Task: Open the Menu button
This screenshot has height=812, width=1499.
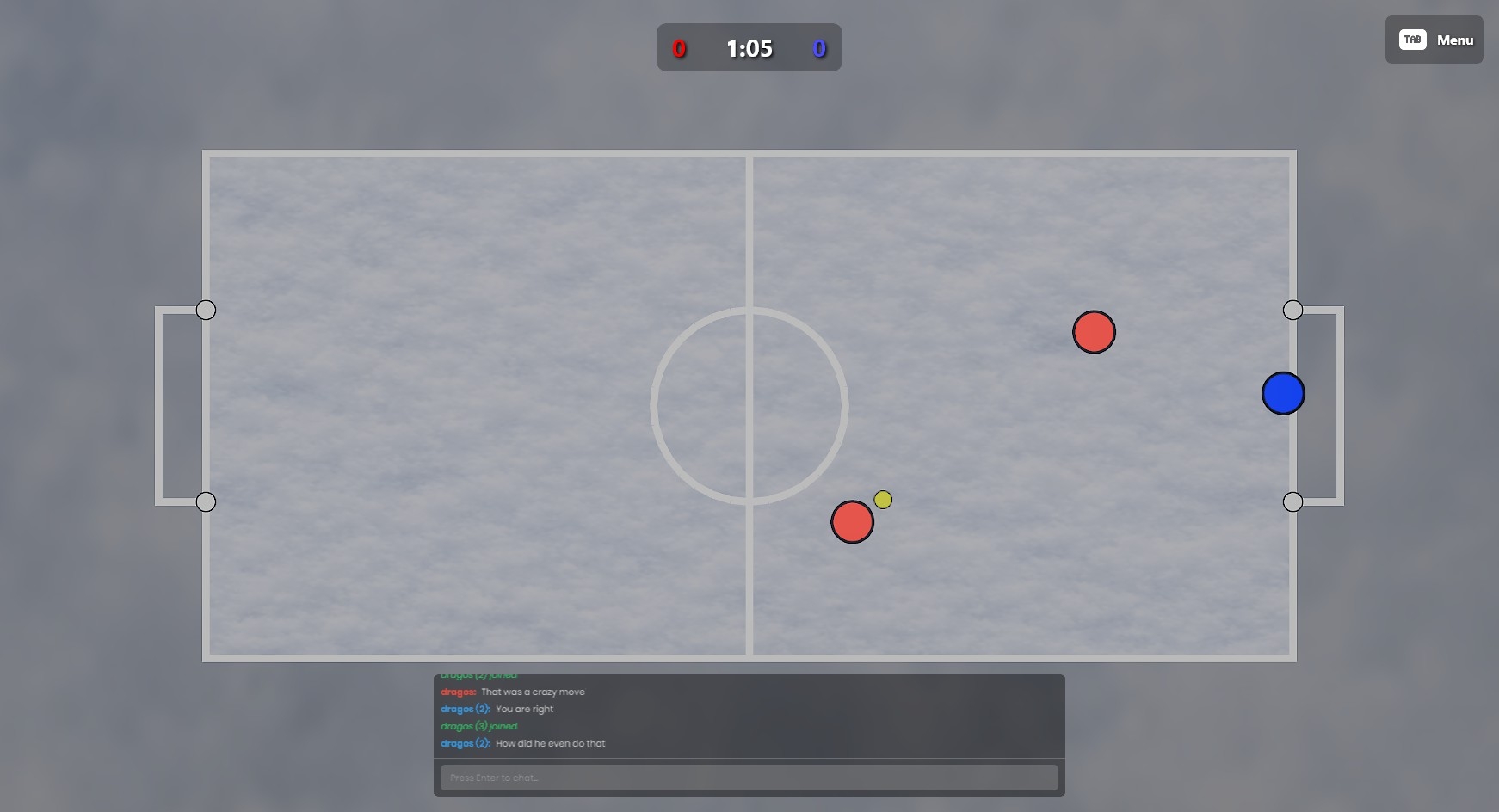Action: 1434,40
